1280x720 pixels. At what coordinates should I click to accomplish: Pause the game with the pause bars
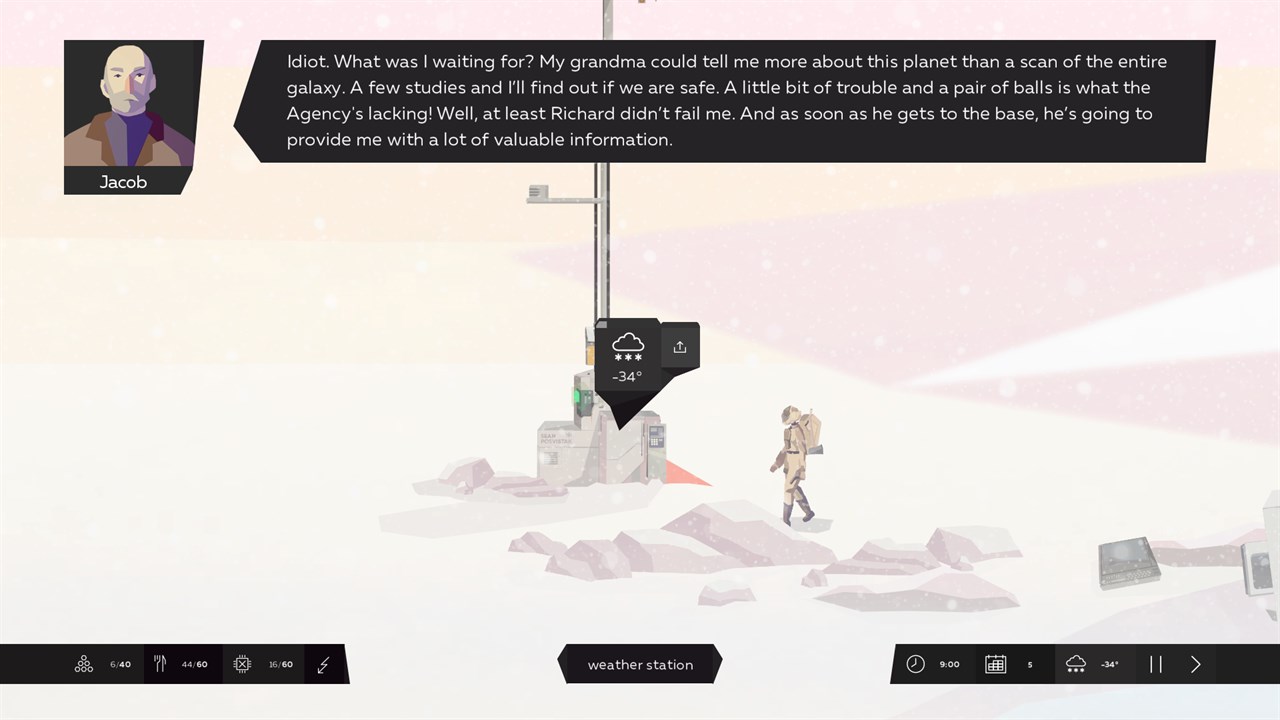(1156, 664)
